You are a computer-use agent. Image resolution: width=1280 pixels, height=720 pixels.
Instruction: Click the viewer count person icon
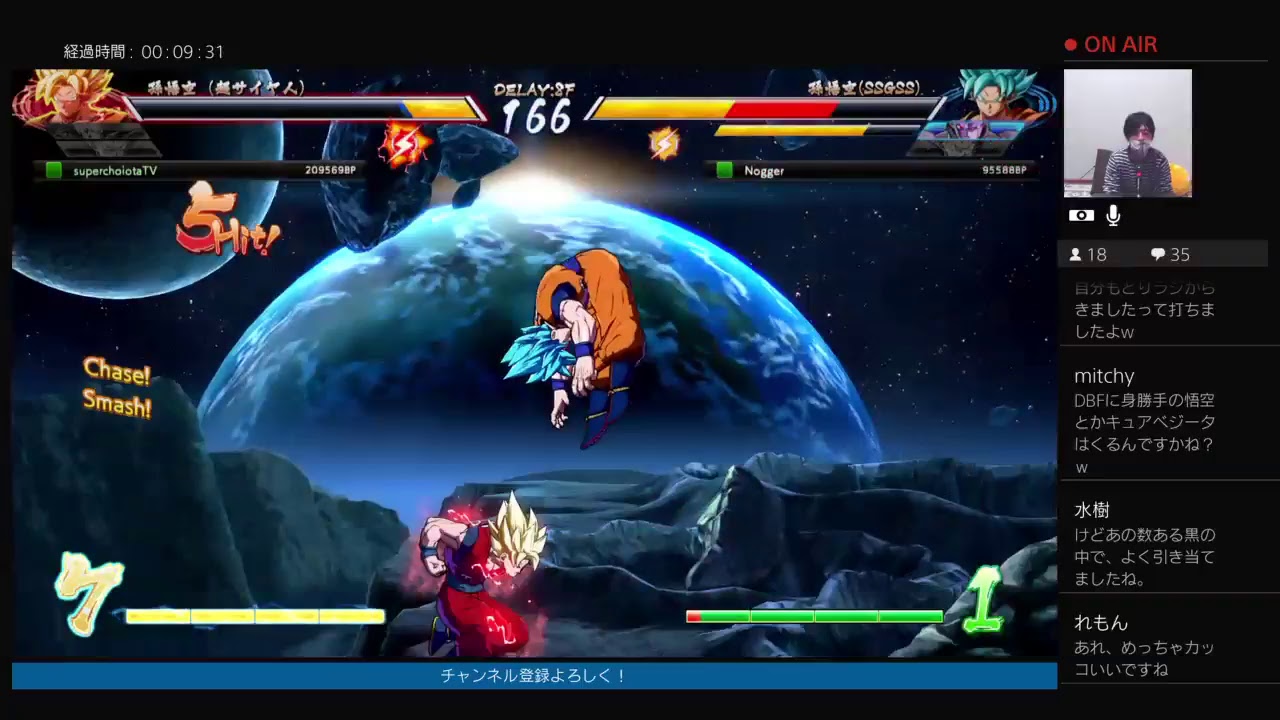(1077, 254)
